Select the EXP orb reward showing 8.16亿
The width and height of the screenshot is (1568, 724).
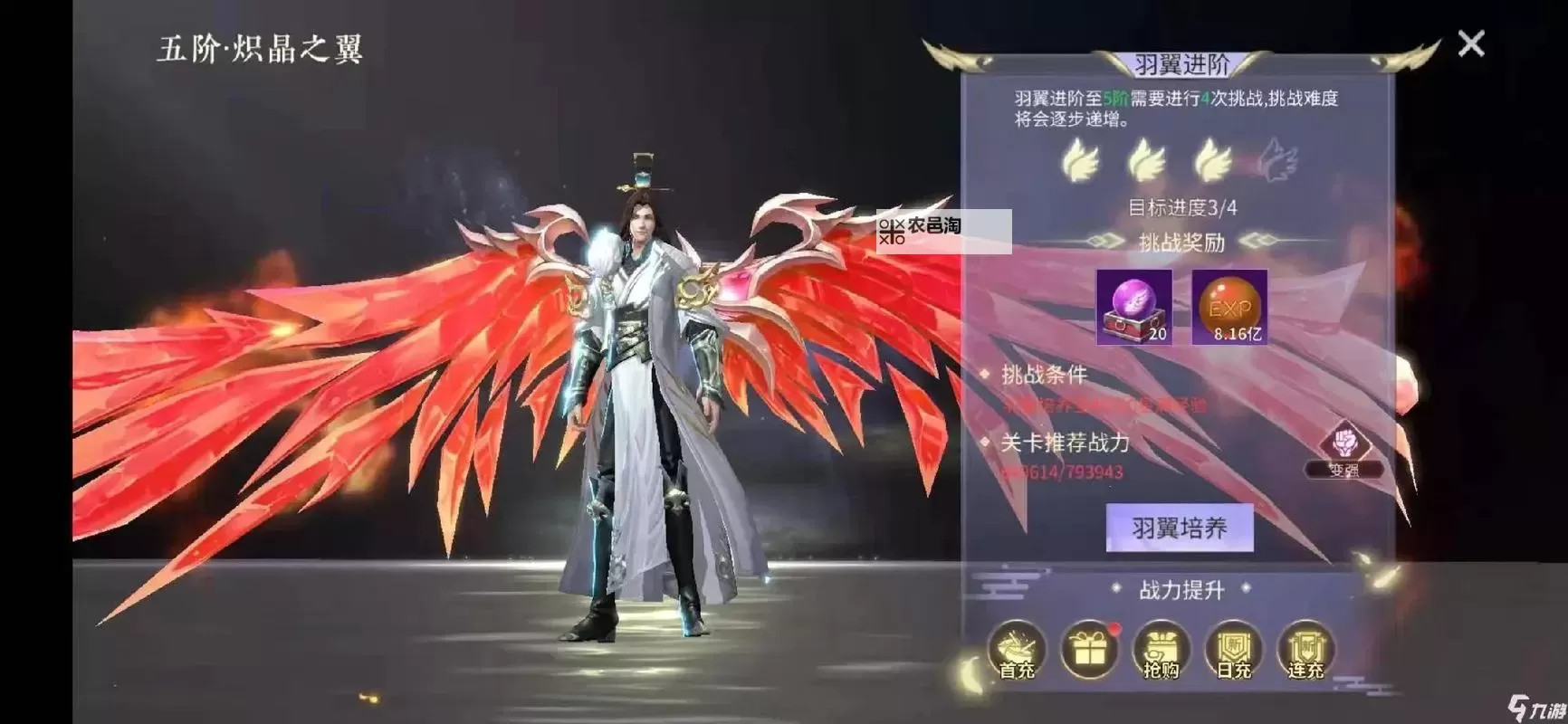[1231, 308]
